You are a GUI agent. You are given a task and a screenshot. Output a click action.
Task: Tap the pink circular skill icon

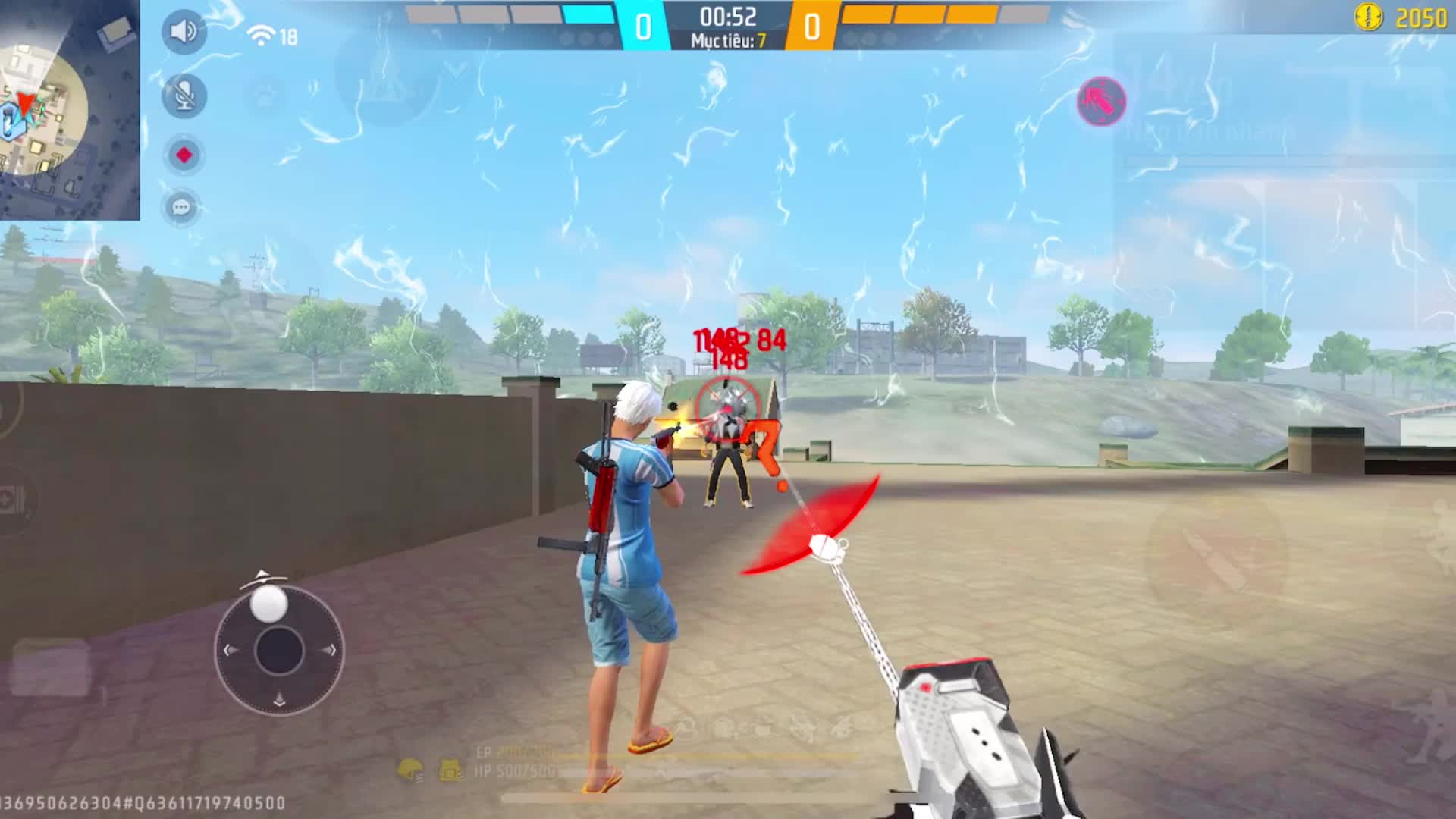pyautogui.click(x=1101, y=101)
